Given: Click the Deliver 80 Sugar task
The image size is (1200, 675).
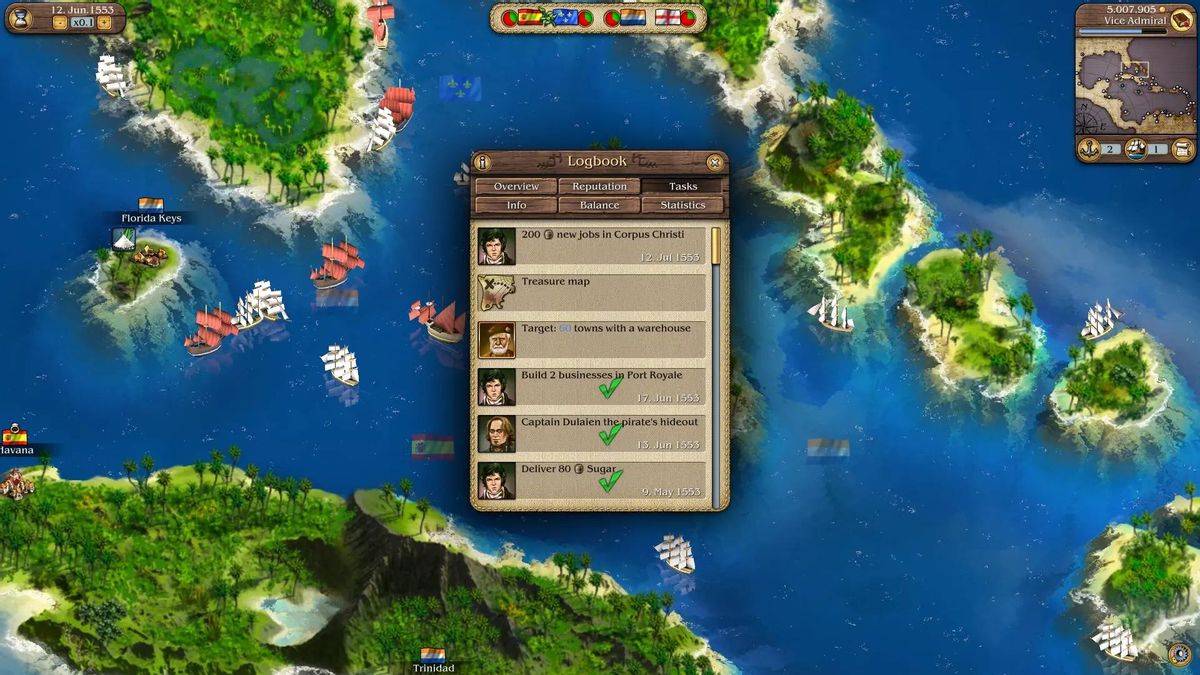Looking at the screenshot, I should click(x=591, y=480).
